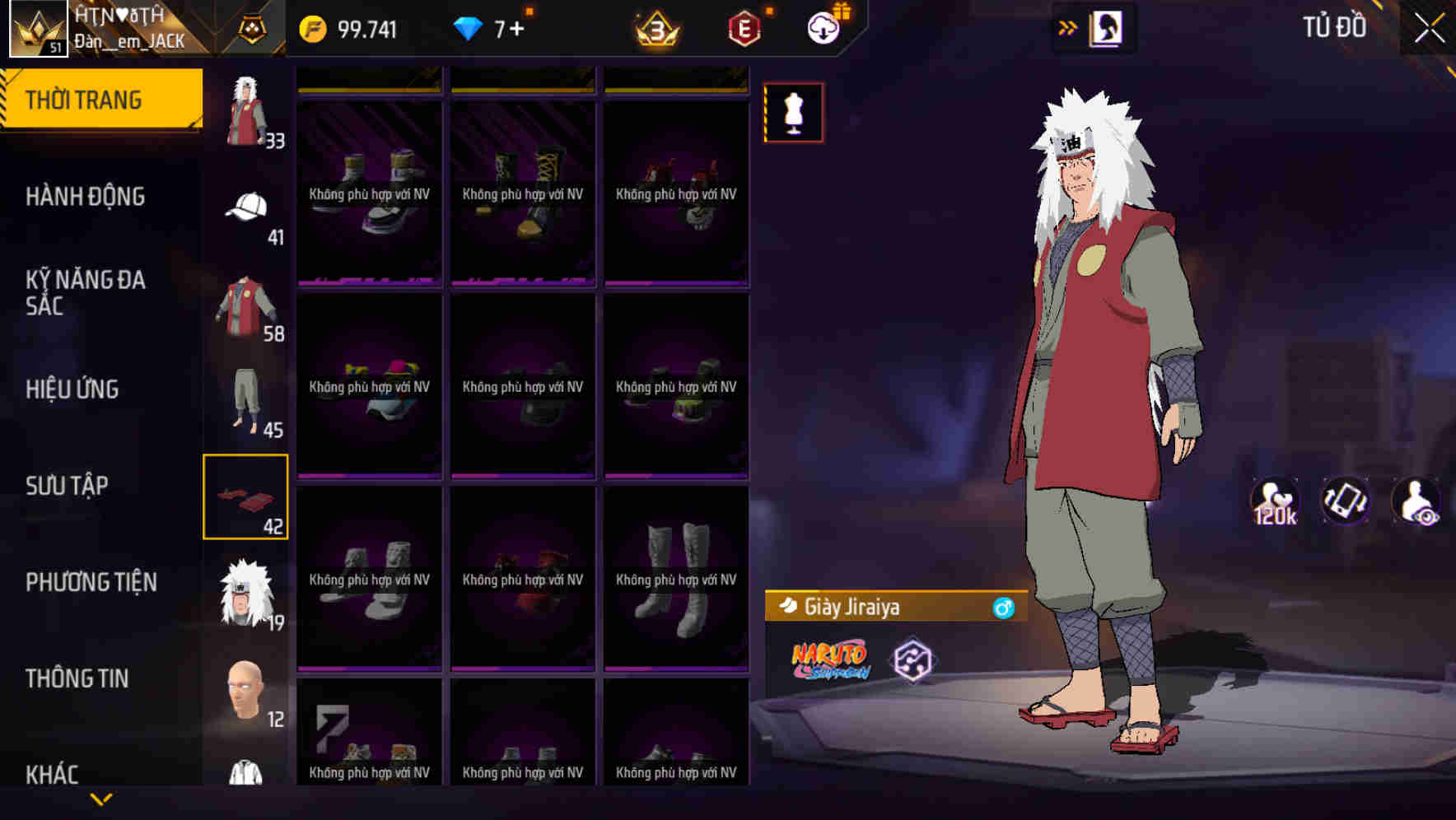Screen dimensions: 1456x820
Task: Open the PHƯƠNG TIỆN menu item
Action: coord(91,581)
